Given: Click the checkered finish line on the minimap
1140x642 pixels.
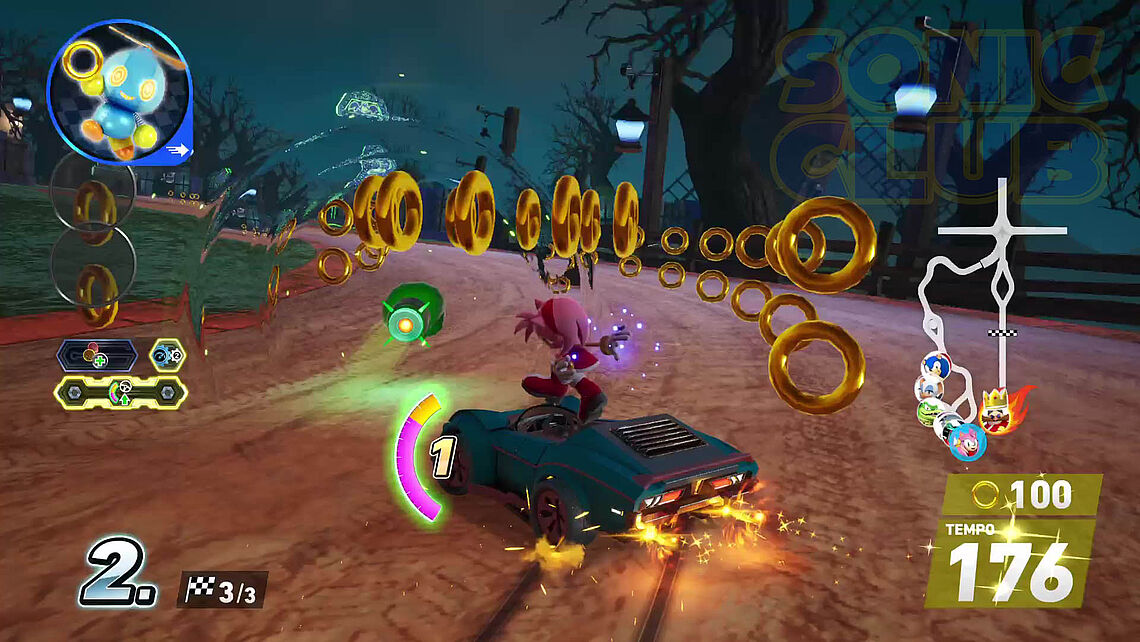Looking at the screenshot, I should click(996, 331).
